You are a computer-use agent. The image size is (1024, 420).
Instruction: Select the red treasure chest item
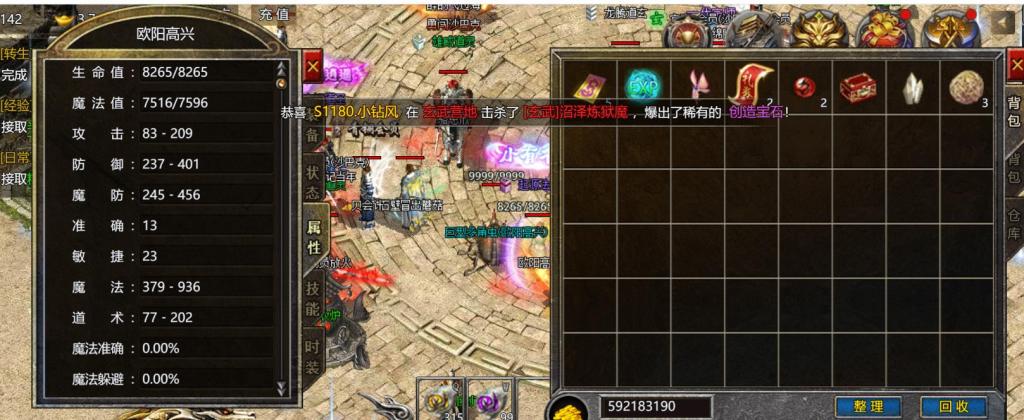click(857, 86)
